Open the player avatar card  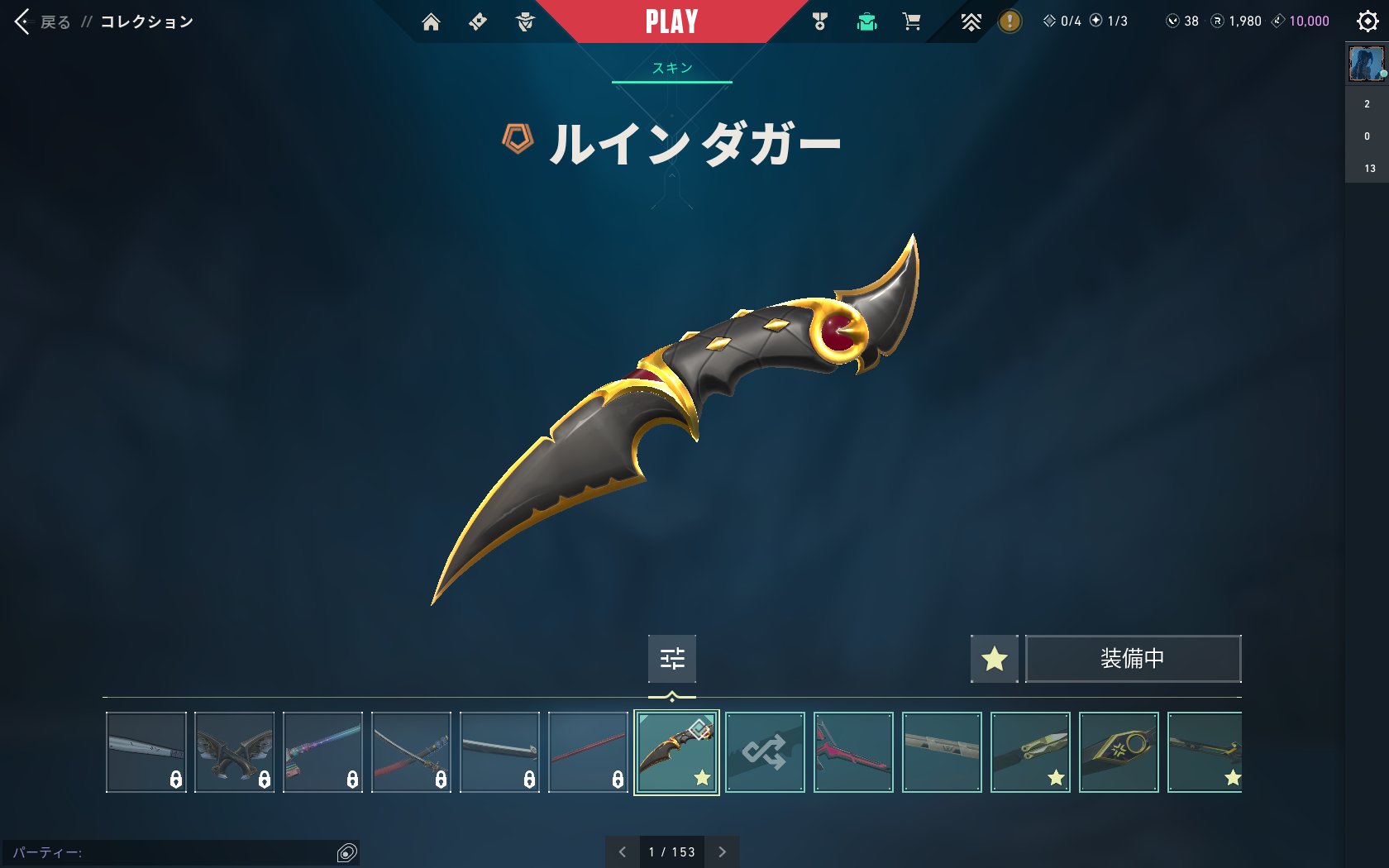(1366, 64)
